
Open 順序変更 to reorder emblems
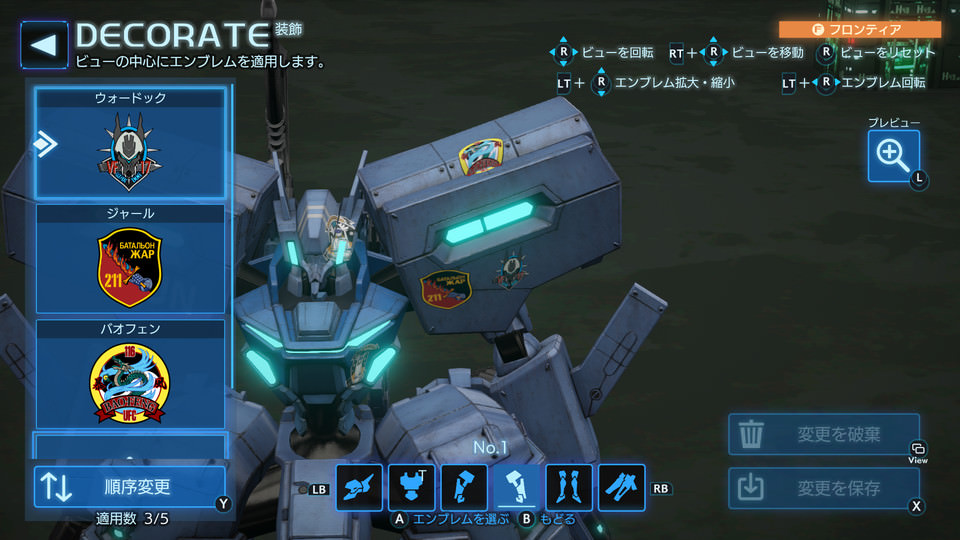(131, 487)
